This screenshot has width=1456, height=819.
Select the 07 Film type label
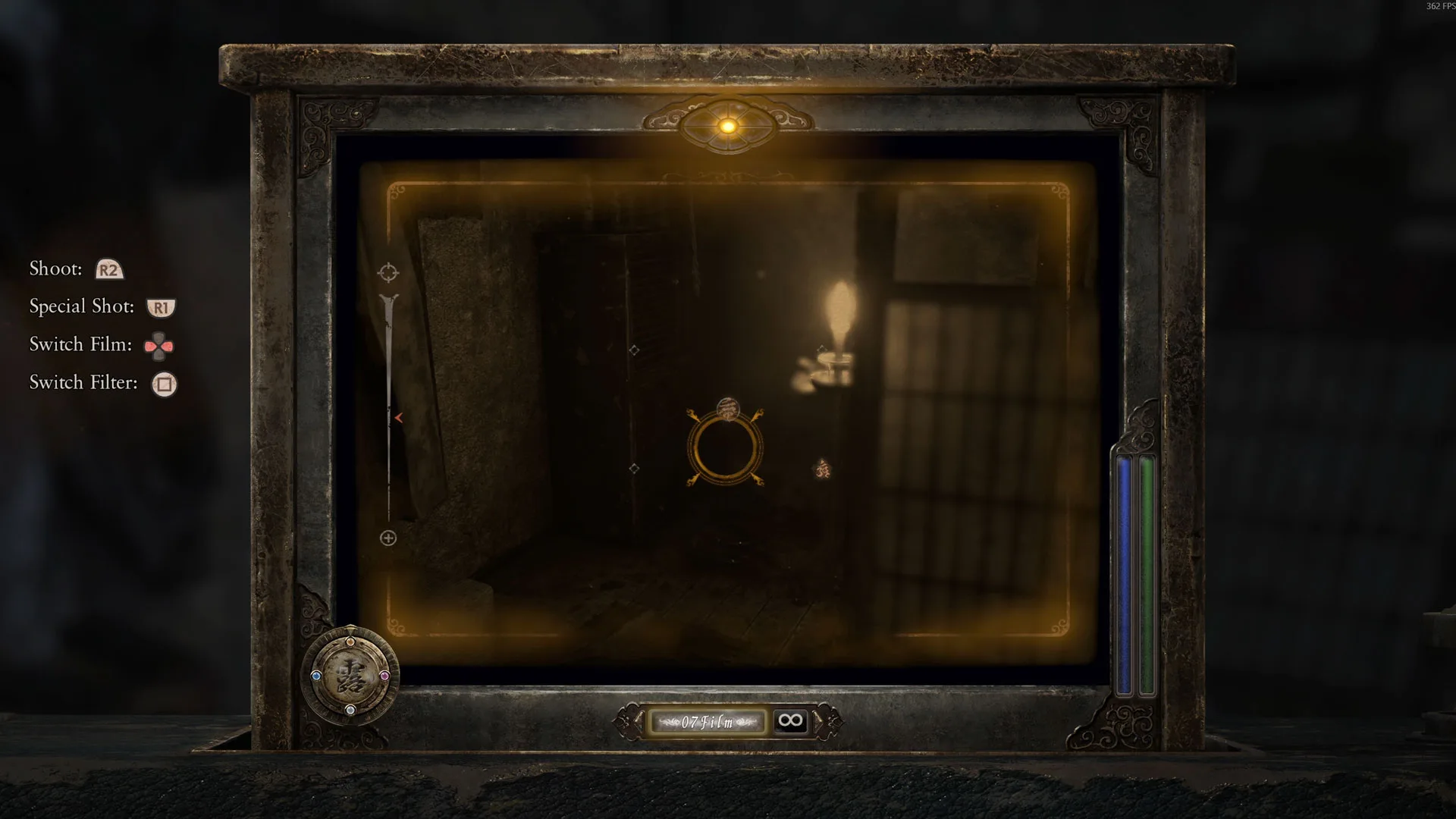pyautogui.click(x=708, y=722)
